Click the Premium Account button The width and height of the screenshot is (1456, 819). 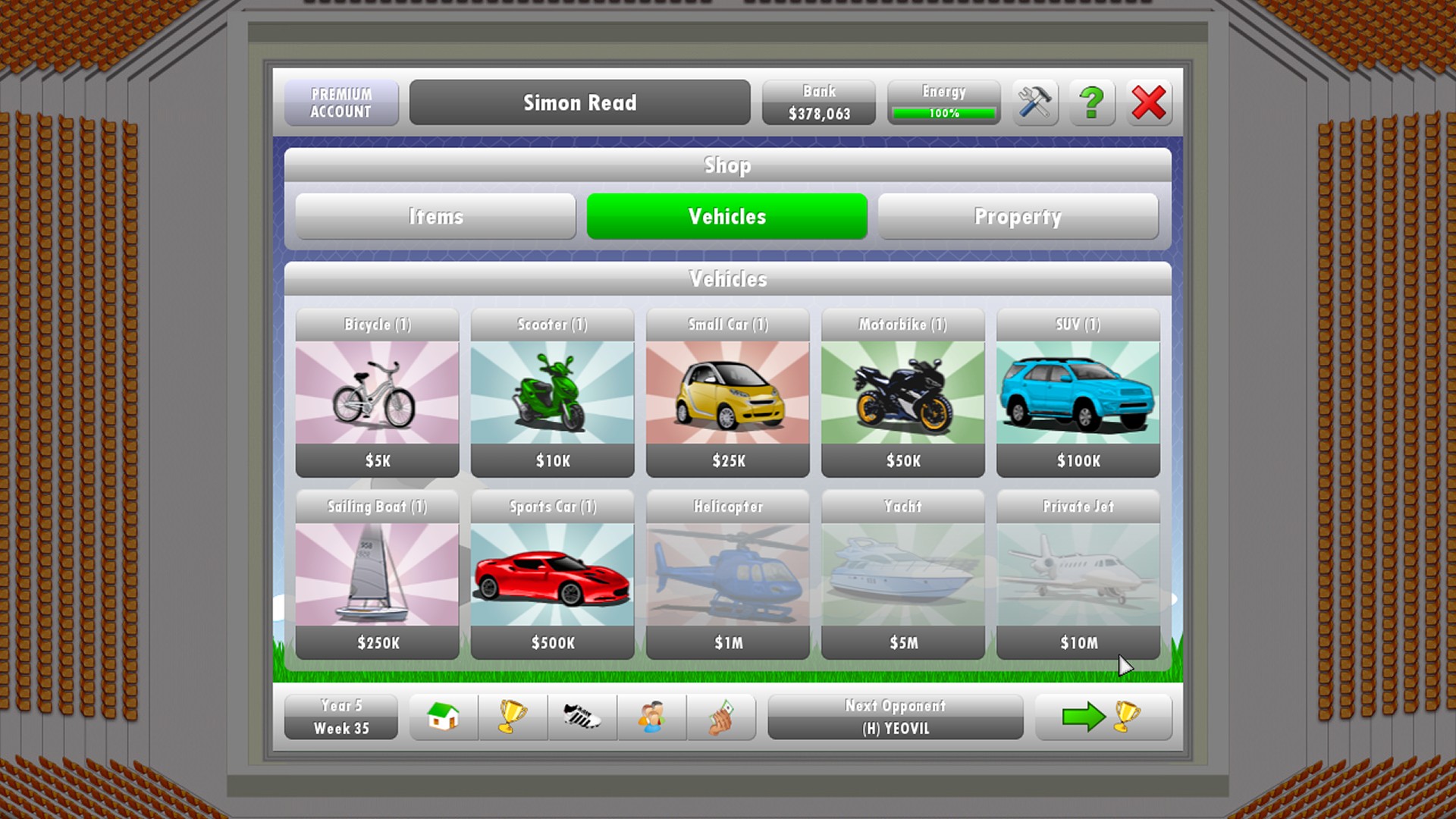(x=341, y=102)
